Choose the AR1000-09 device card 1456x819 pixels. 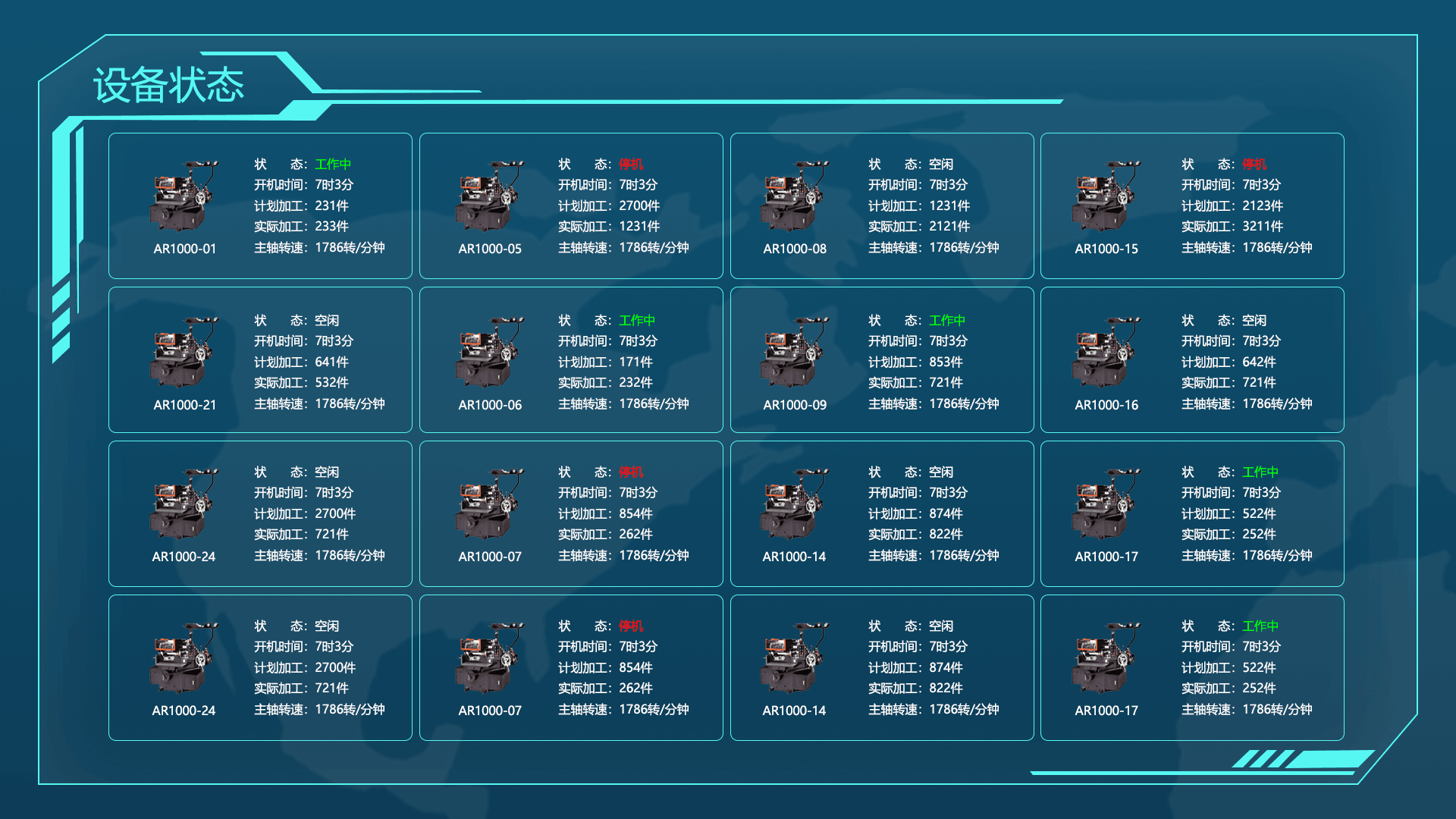[882, 359]
